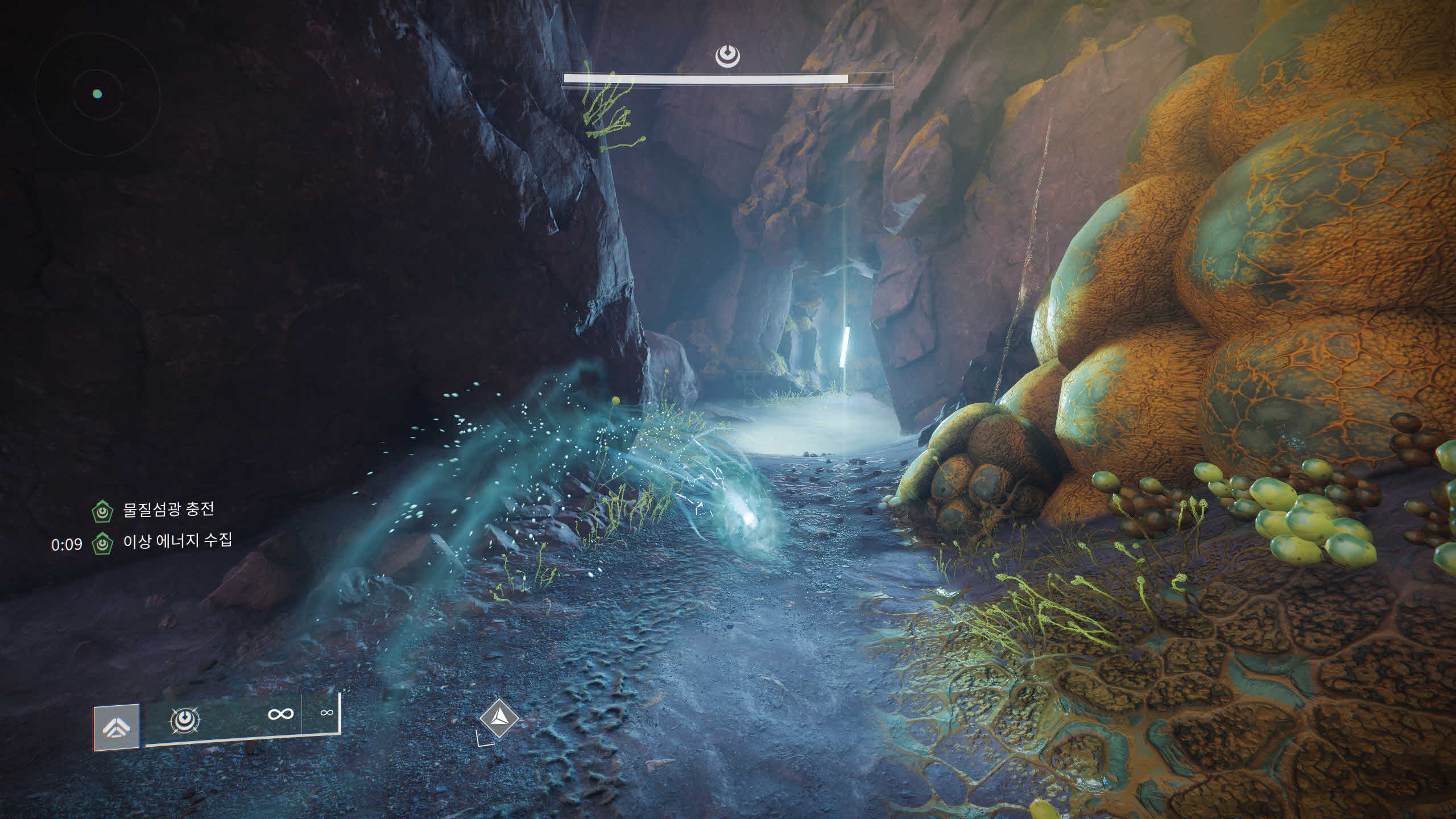Select the 이상 에너지 수집 objective
The width and height of the screenshot is (1456, 819).
click(177, 541)
